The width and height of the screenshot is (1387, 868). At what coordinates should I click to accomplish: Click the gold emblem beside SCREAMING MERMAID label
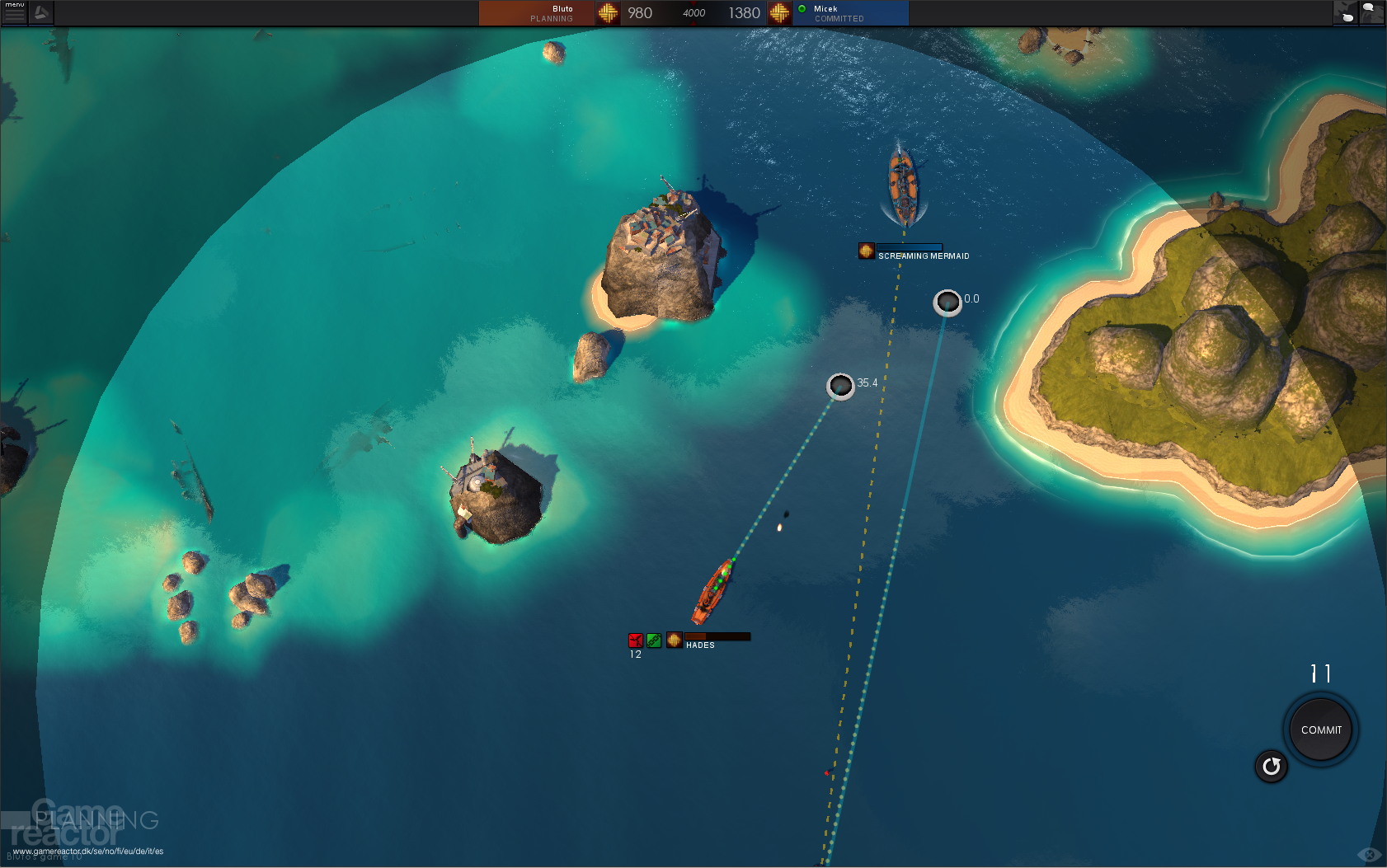[x=867, y=251]
